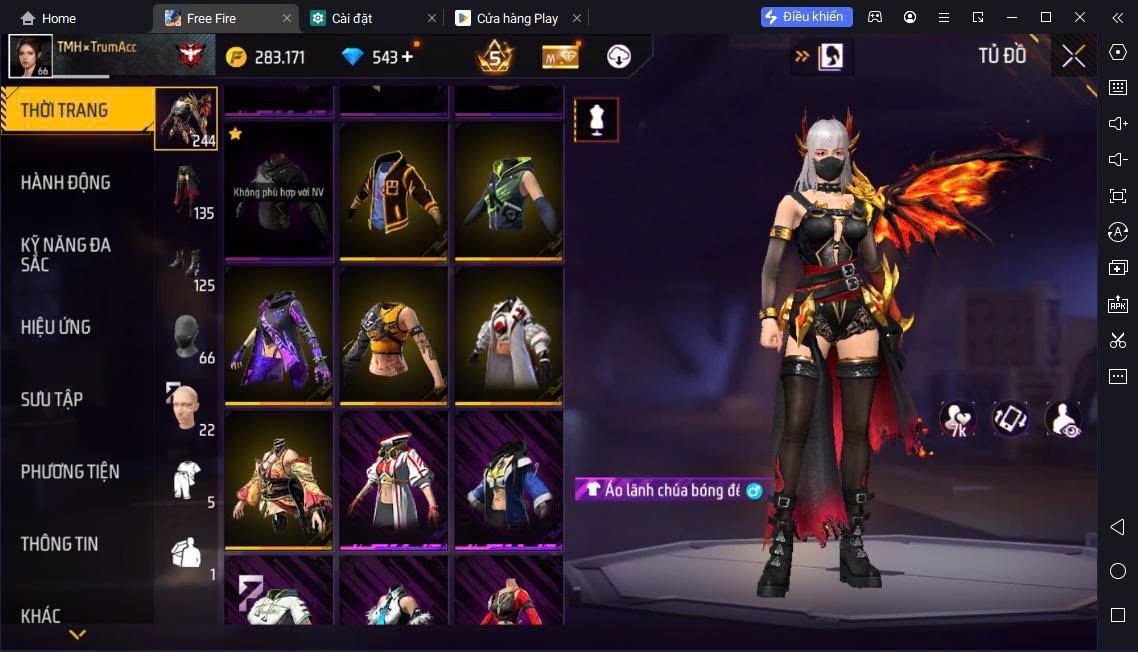Screen dimensions: 1138x652
Task: Add diamonds with the plus button
Action: 407,57
